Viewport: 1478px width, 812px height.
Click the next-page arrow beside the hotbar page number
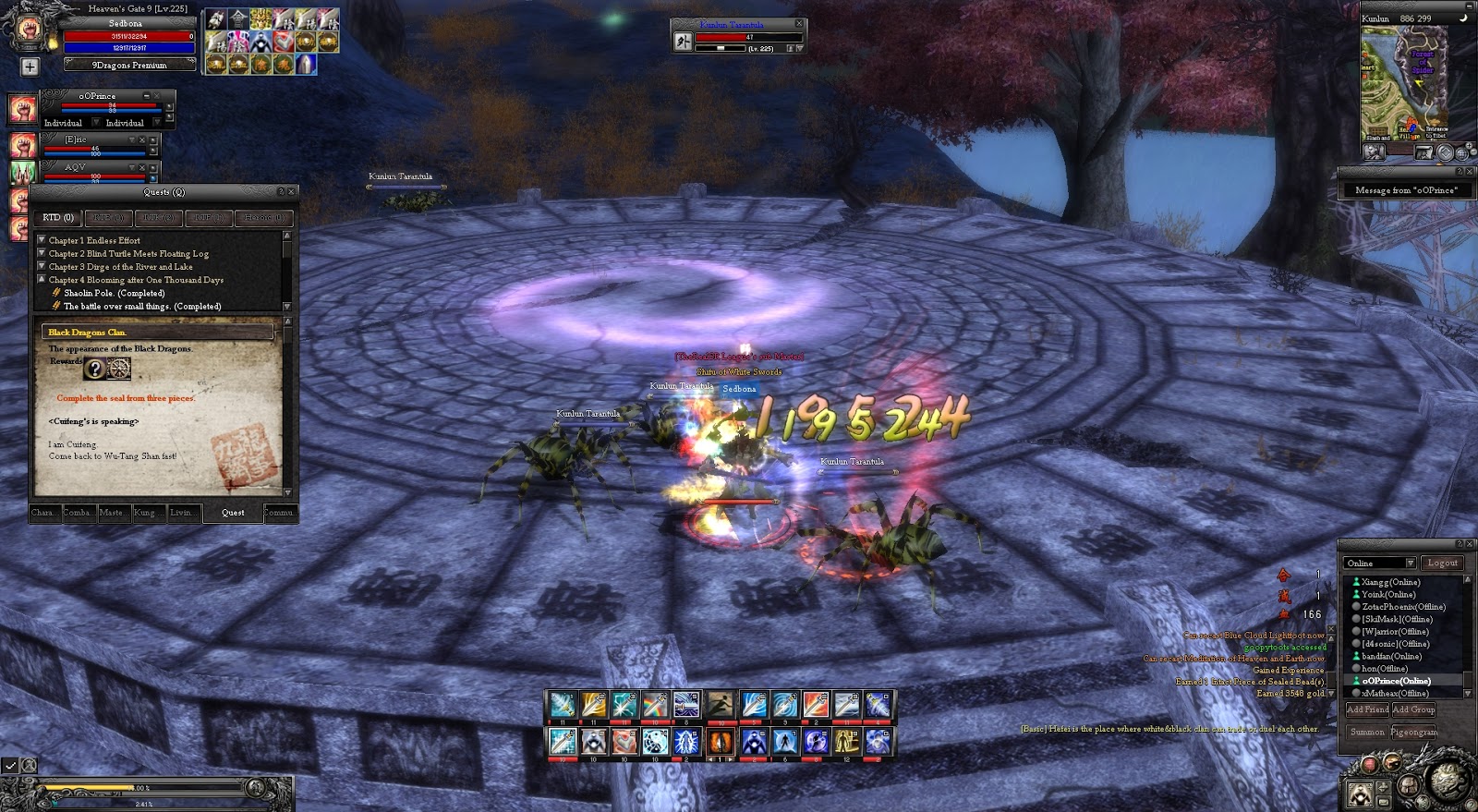[731, 758]
